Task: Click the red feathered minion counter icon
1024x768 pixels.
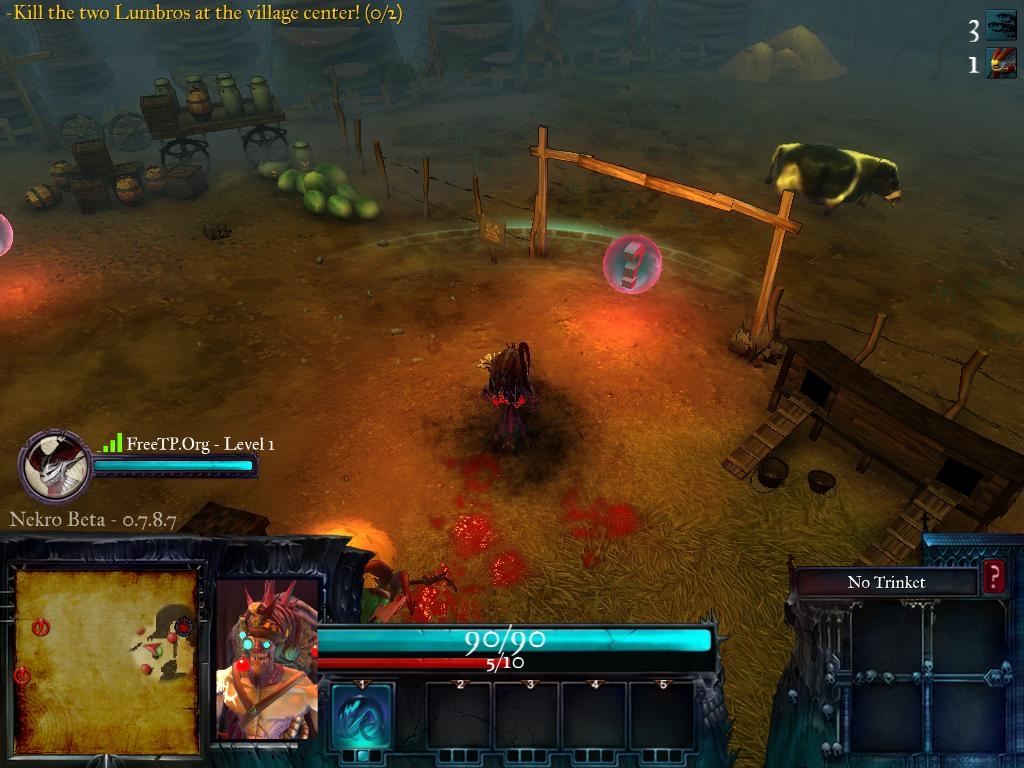Action: tap(1001, 64)
